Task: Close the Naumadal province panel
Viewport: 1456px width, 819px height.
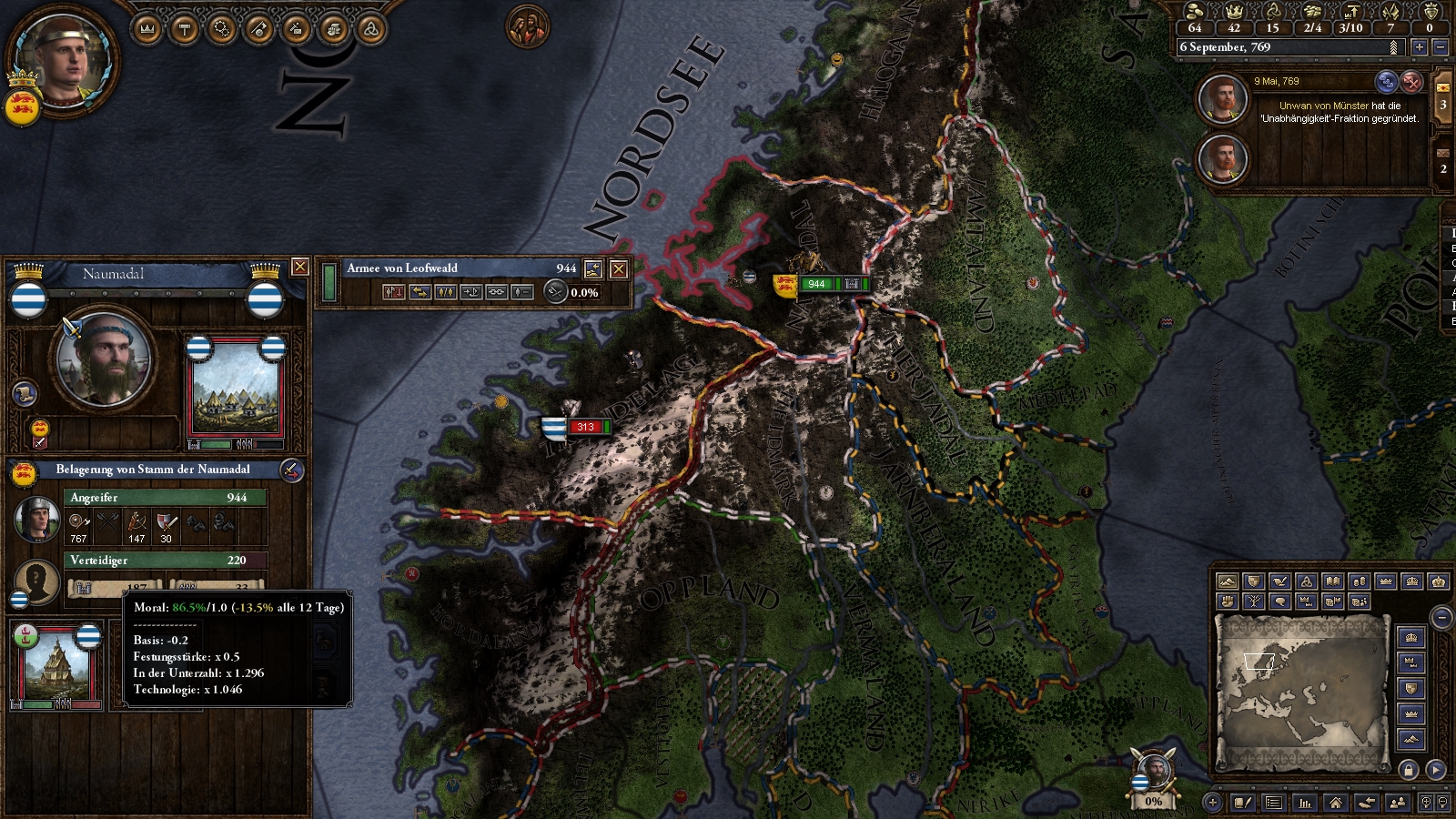Action: tap(299, 267)
